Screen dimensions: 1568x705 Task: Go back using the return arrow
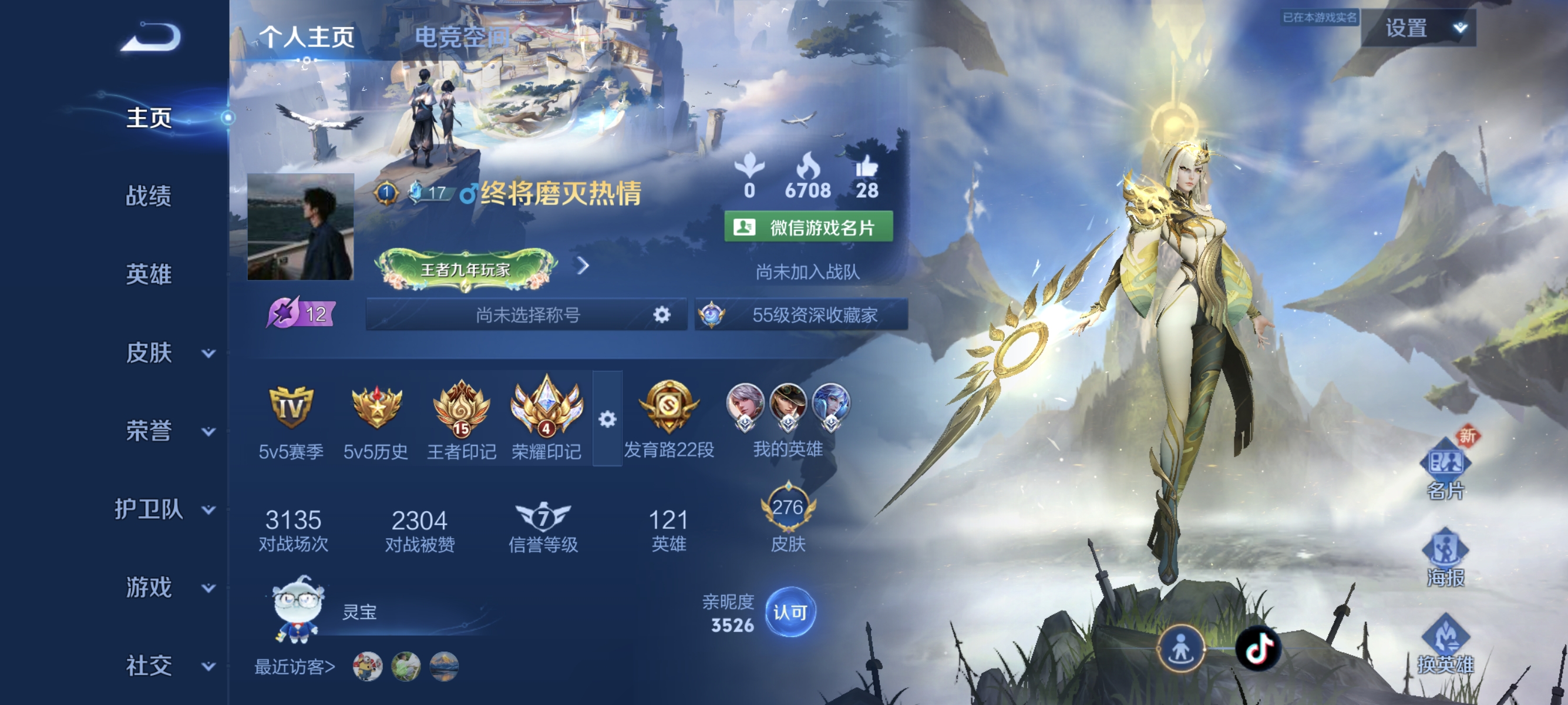pyautogui.click(x=151, y=37)
